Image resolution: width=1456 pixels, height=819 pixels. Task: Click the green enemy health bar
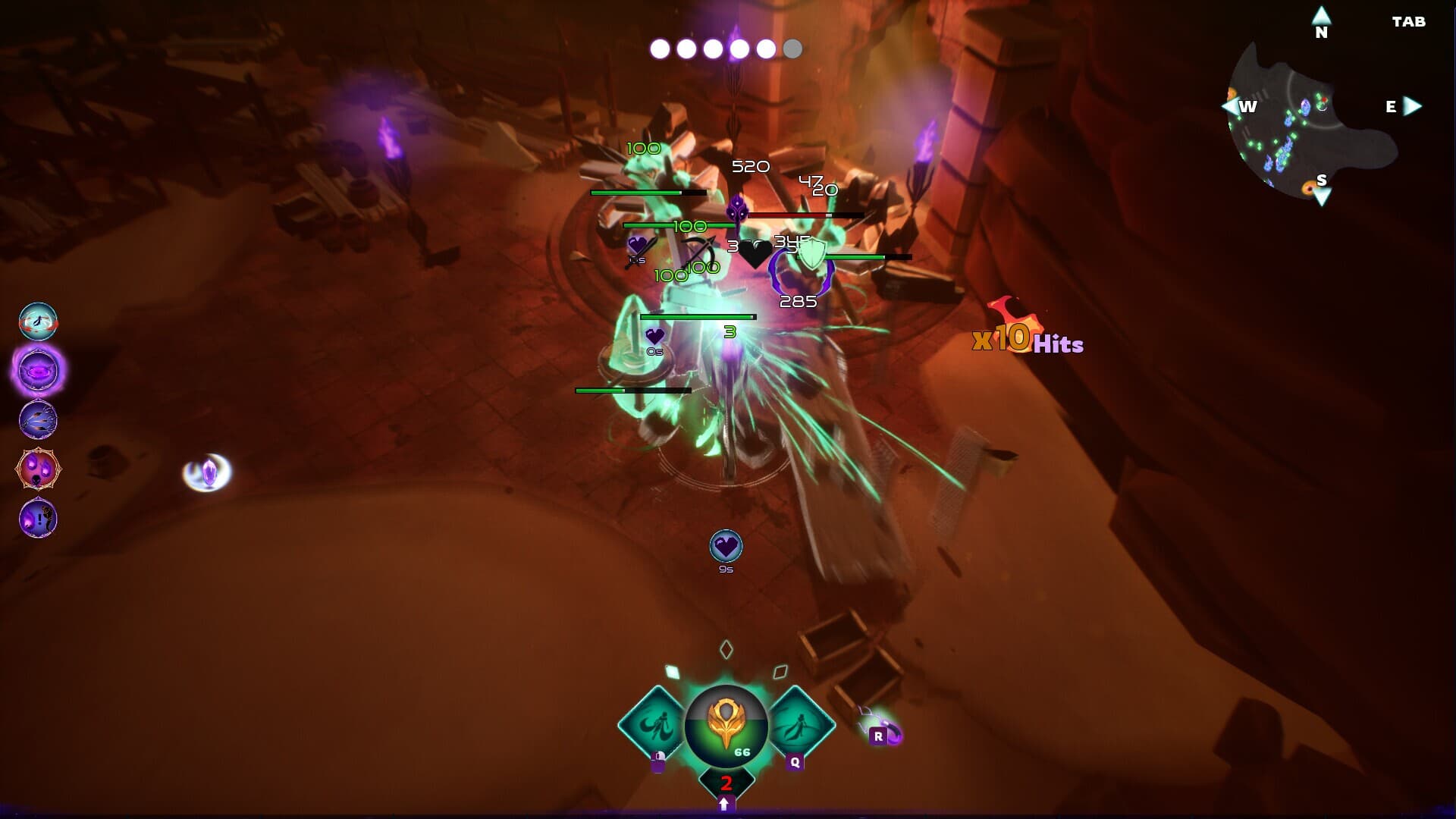coord(698,316)
